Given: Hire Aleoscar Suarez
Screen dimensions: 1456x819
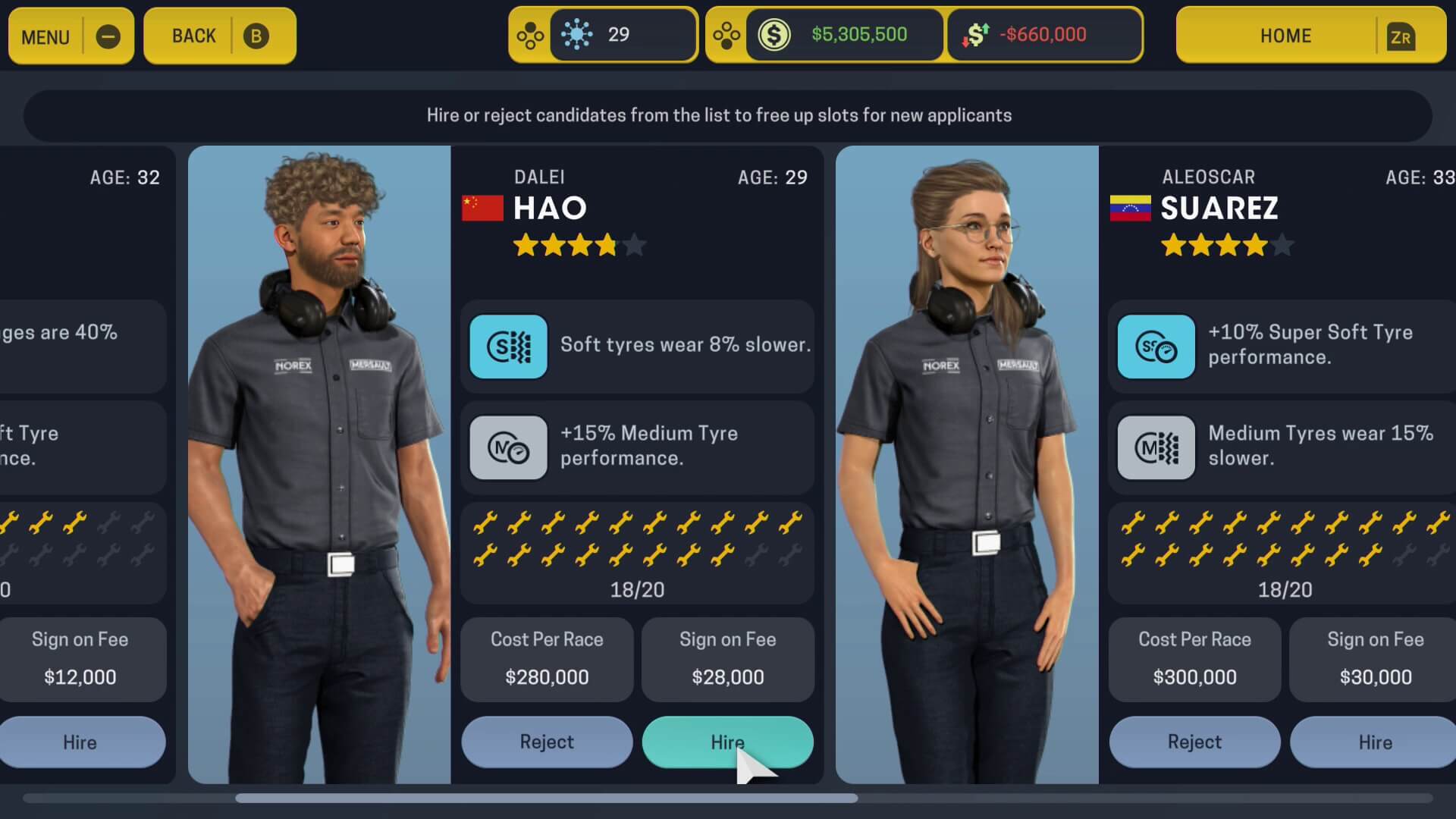Looking at the screenshot, I should click(1374, 742).
